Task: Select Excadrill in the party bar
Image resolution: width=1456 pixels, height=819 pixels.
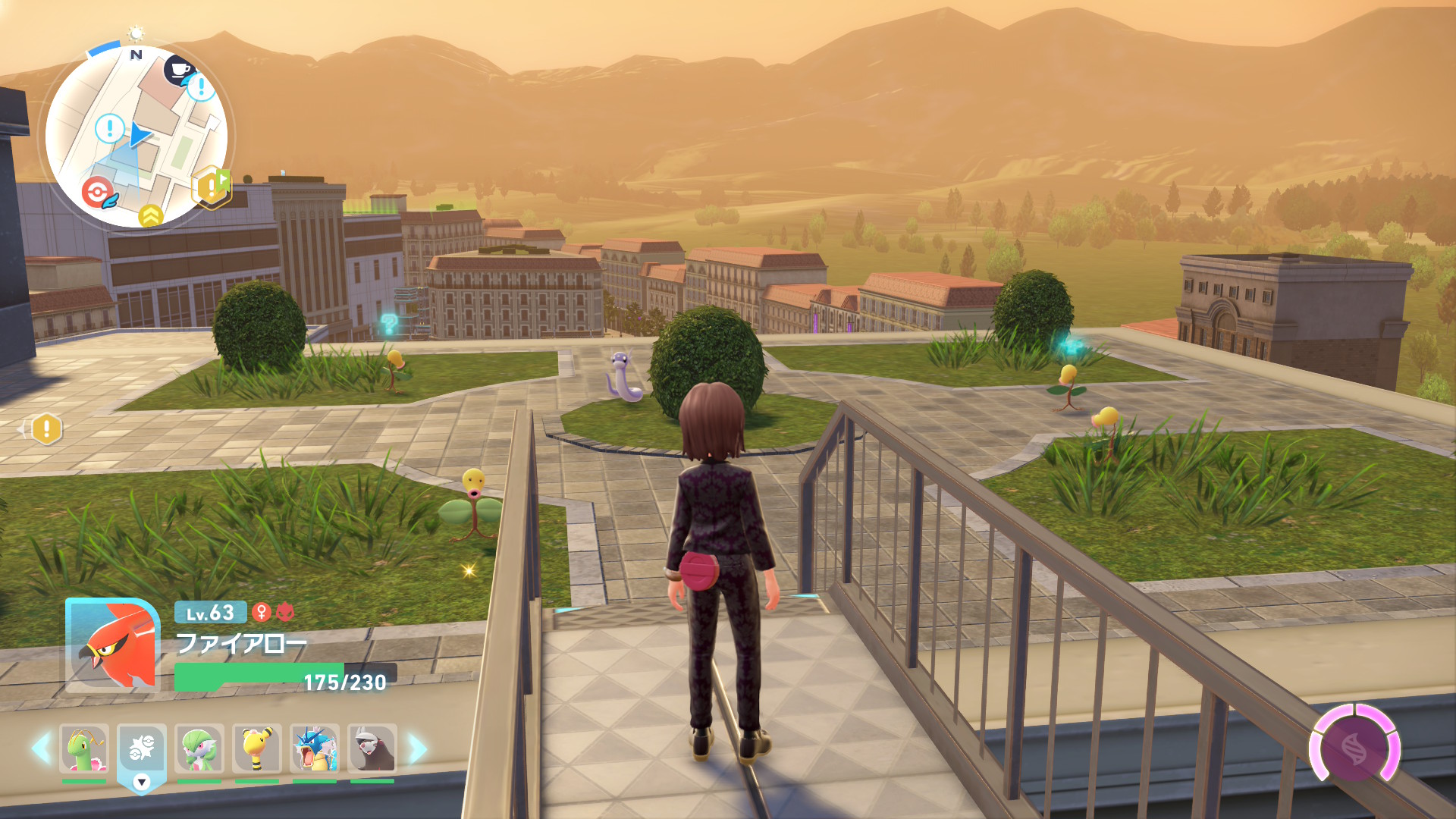Action: coord(372,748)
